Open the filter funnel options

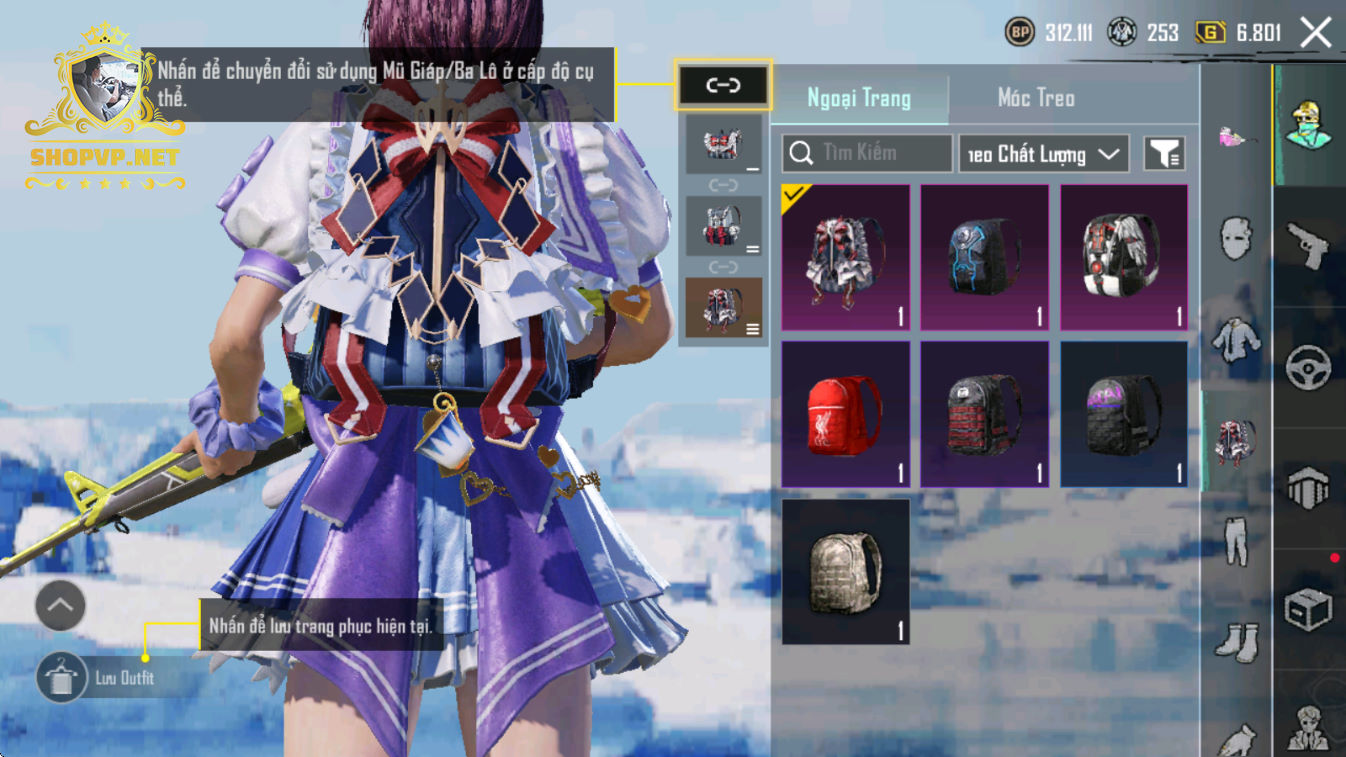coord(1164,154)
